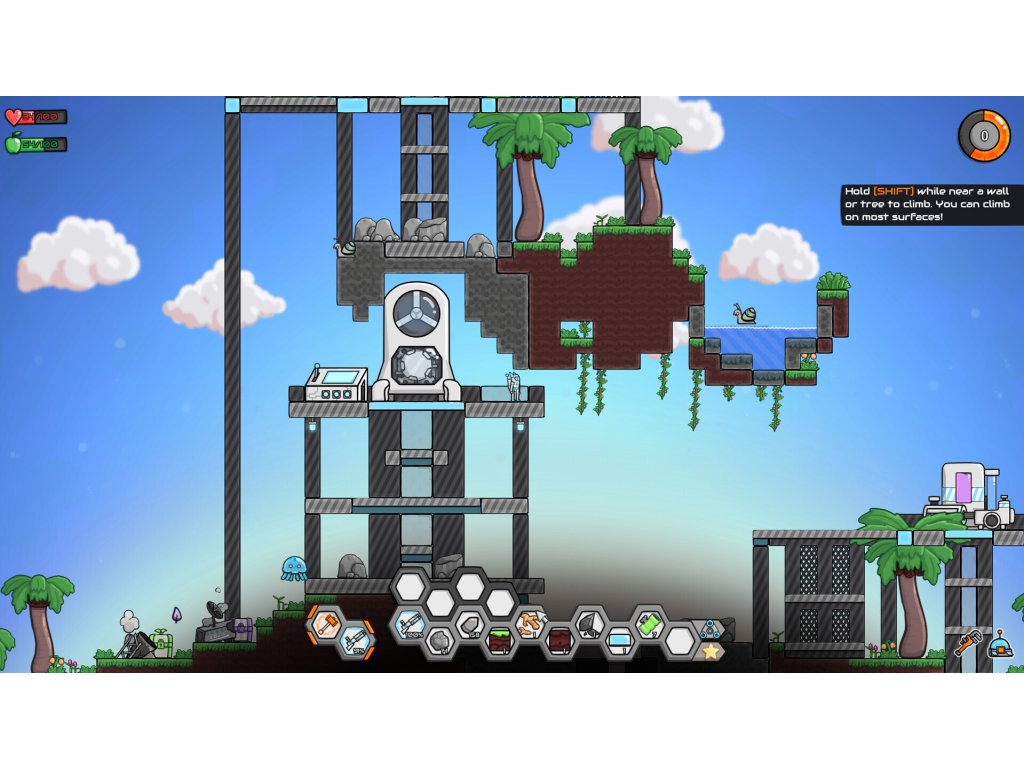1024x768 pixels.
Task: Select the orange root item slot
Action: [x=529, y=624]
